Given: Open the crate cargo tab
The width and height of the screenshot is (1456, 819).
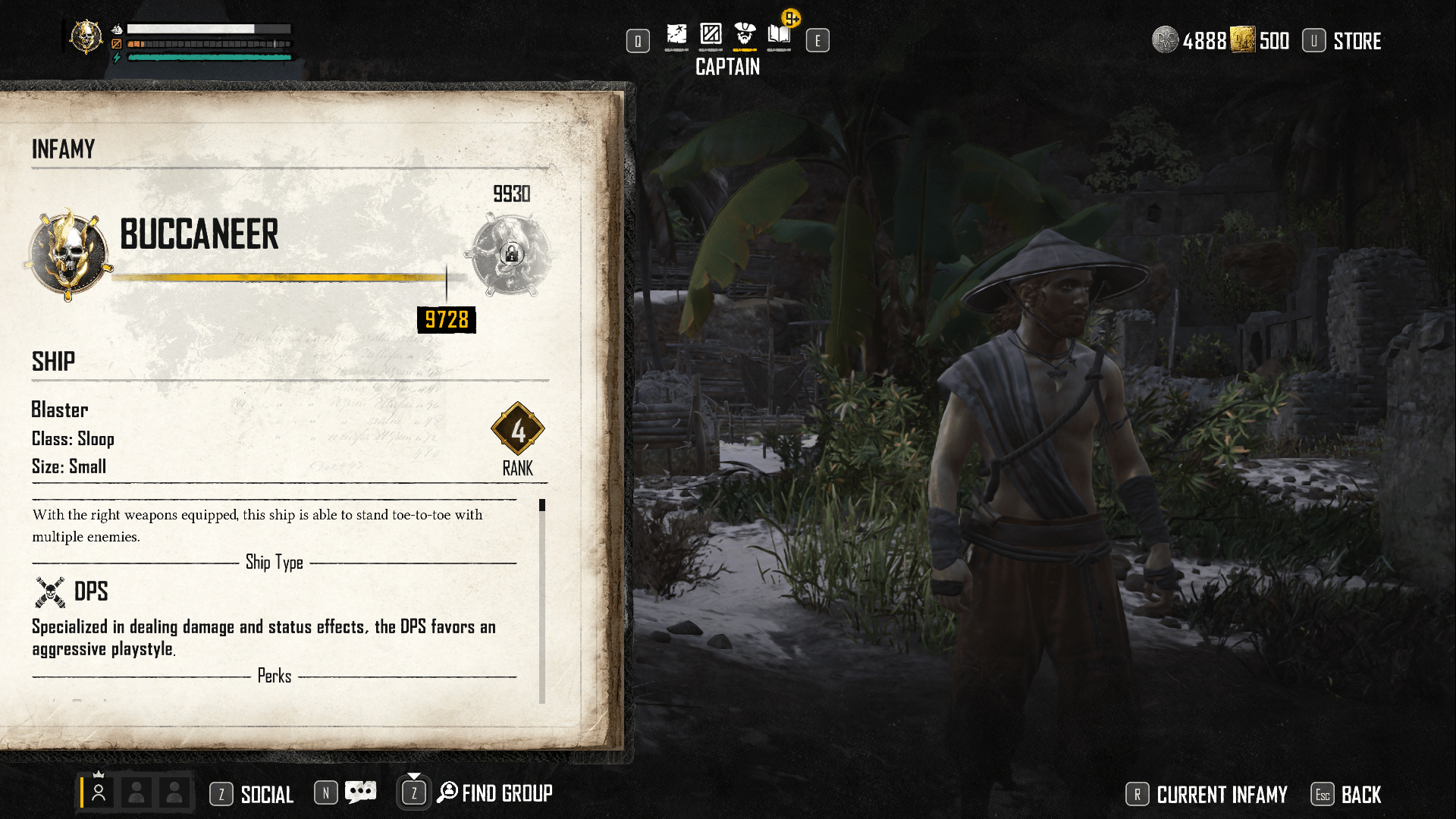Looking at the screenshot, I should 711,35.
